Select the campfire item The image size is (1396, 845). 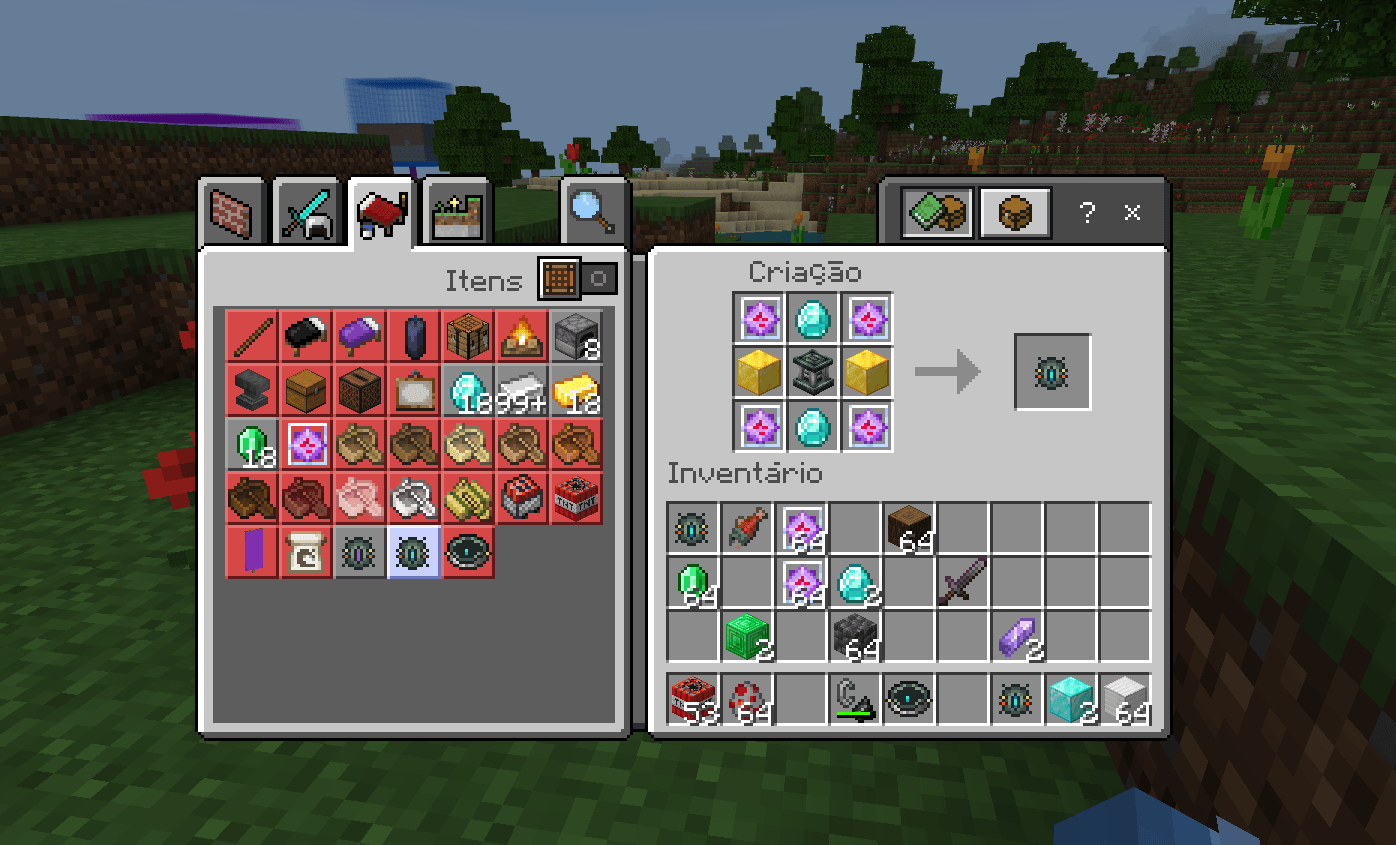(x=521, y=336)
